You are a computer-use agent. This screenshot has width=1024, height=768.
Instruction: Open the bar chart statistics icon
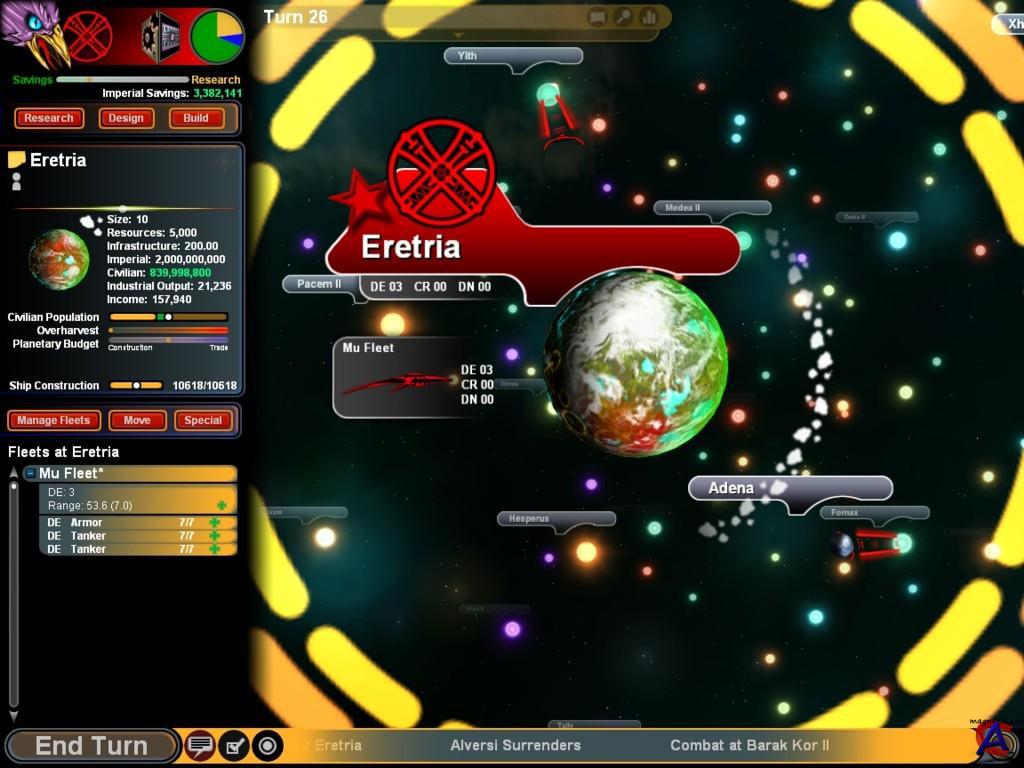[x=649, y=17]
